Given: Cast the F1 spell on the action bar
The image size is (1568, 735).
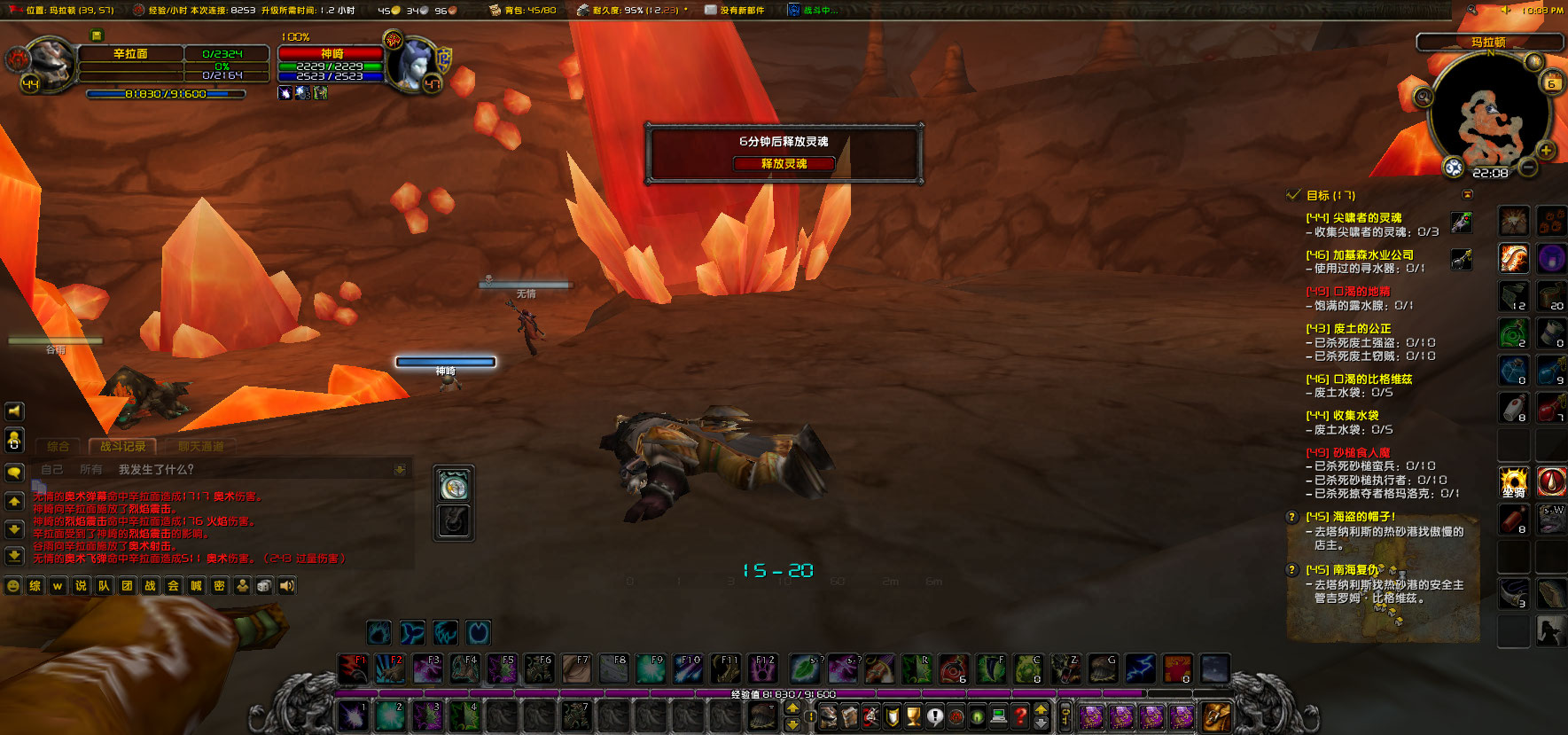Looking at the screenshot, I should click(353, 669).
